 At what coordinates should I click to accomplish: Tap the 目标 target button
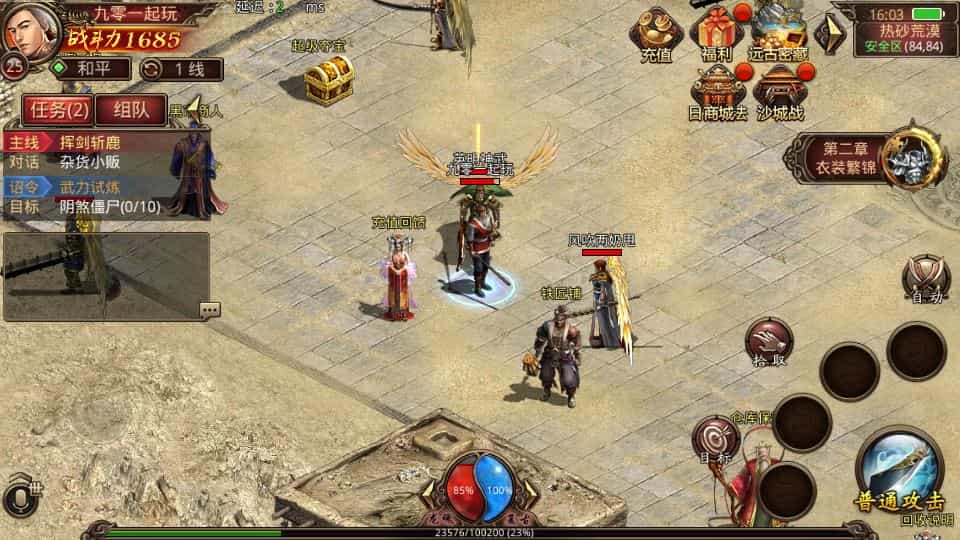click(717, 439)
